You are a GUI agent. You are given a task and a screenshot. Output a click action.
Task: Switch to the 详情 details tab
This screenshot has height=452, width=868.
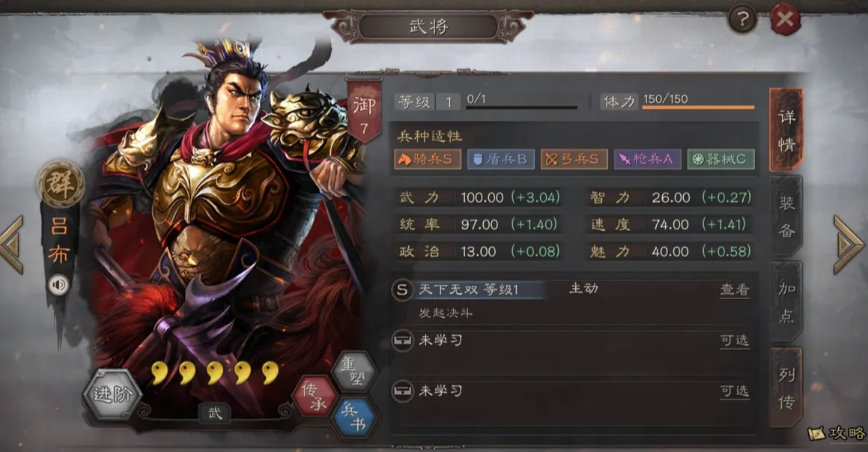tap(787, 129)
